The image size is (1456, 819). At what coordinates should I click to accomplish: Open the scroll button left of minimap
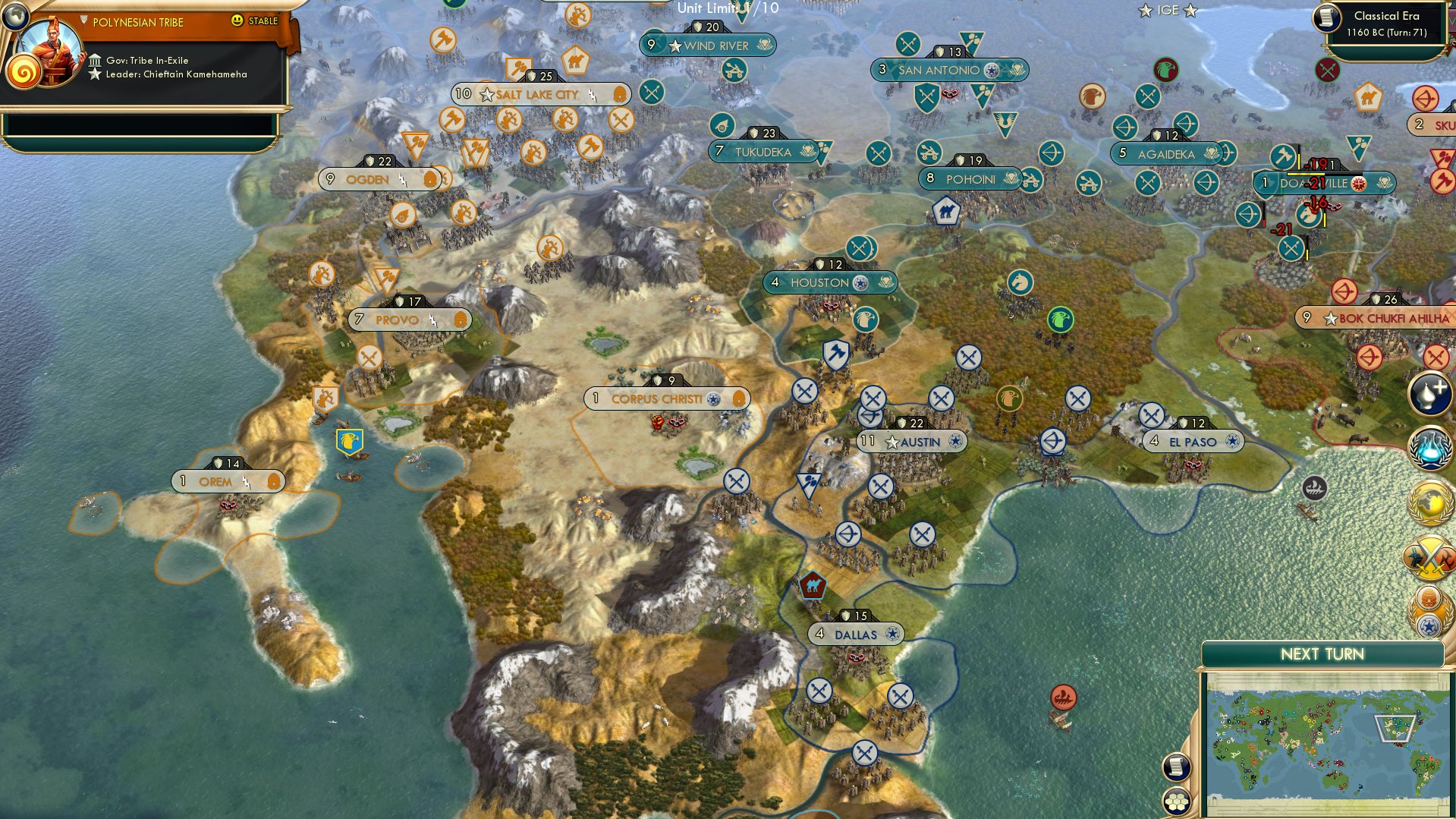(x=1176, y=767)
